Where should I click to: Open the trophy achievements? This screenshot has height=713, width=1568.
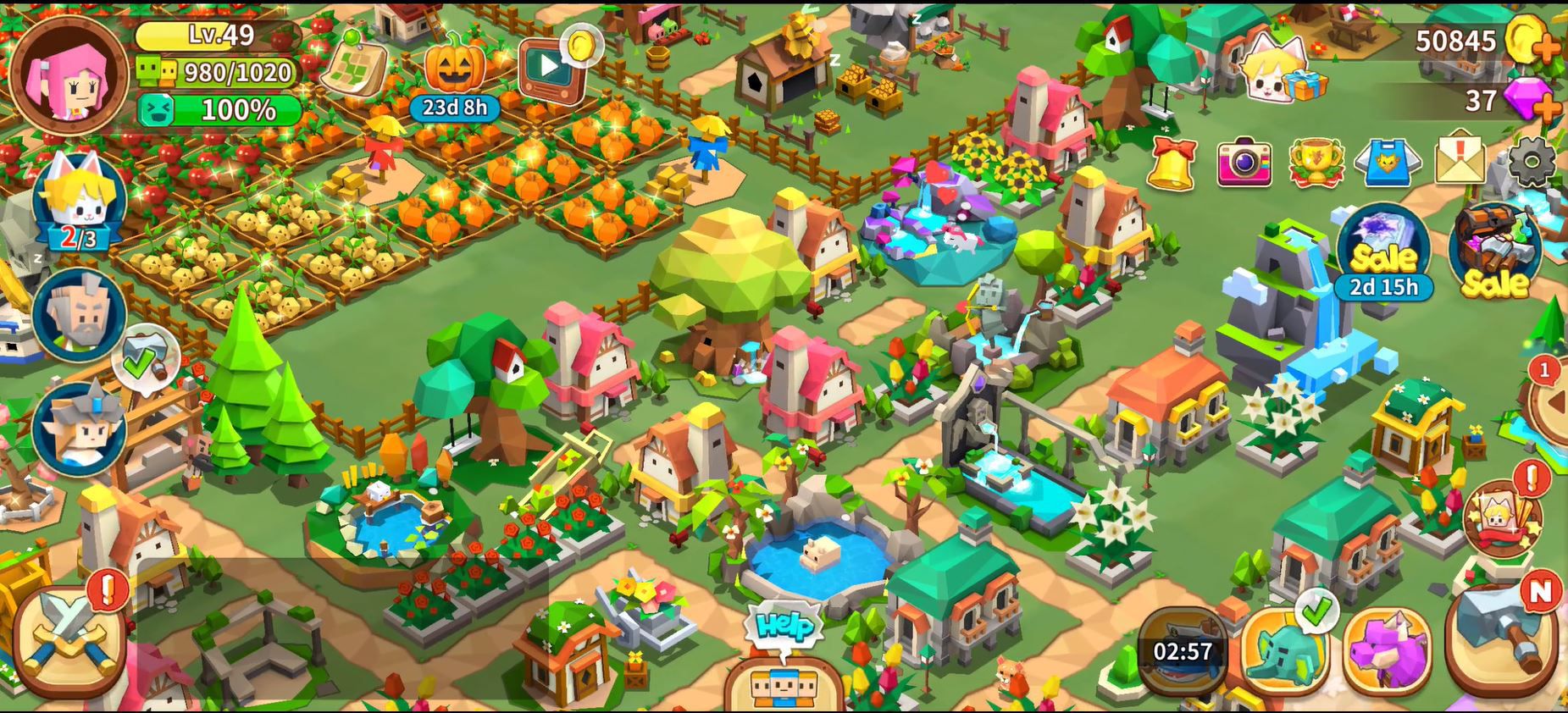tap(1316, 162)
